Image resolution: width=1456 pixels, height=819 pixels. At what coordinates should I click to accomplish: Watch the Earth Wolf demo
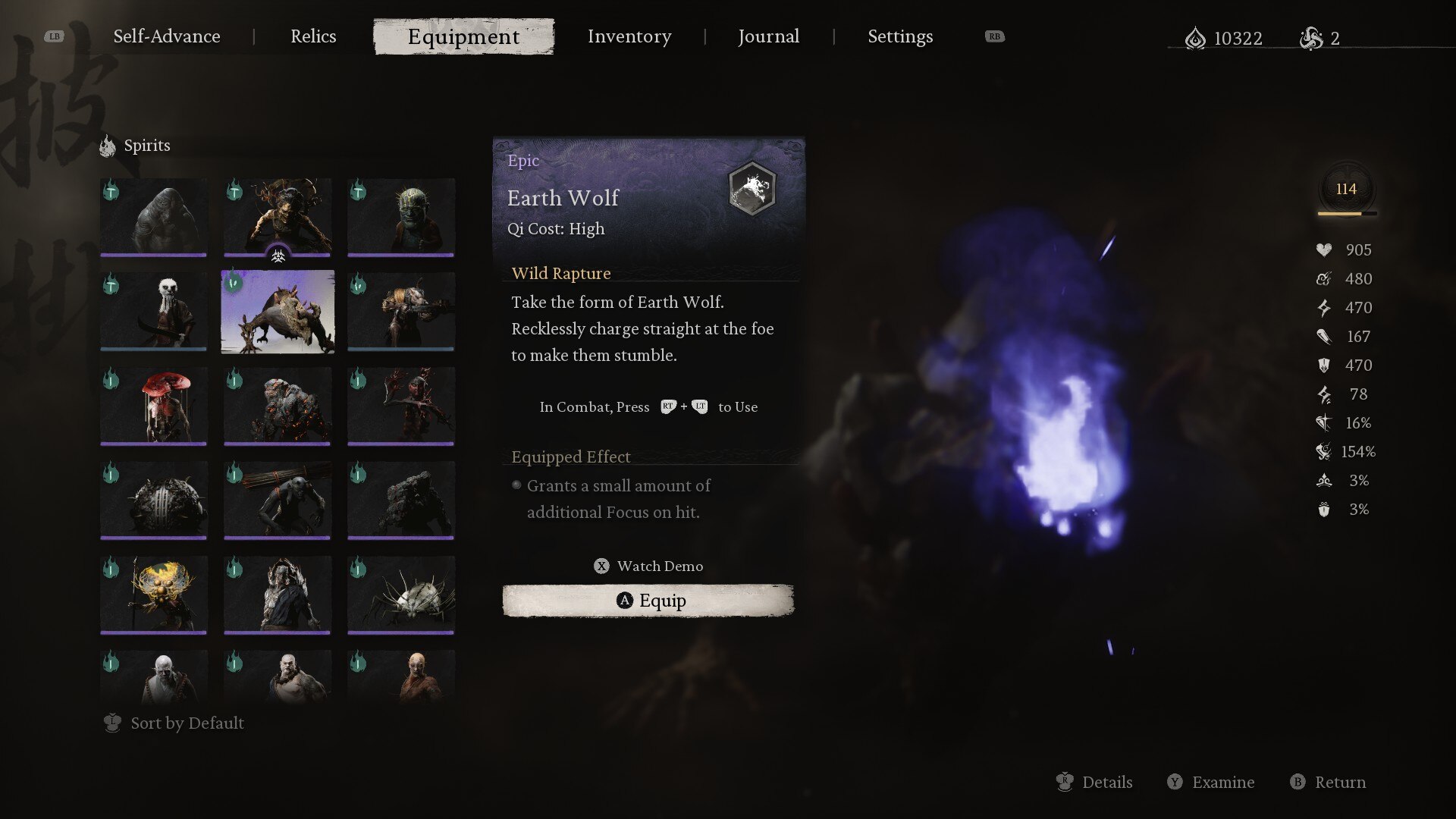tap(649, 566)
